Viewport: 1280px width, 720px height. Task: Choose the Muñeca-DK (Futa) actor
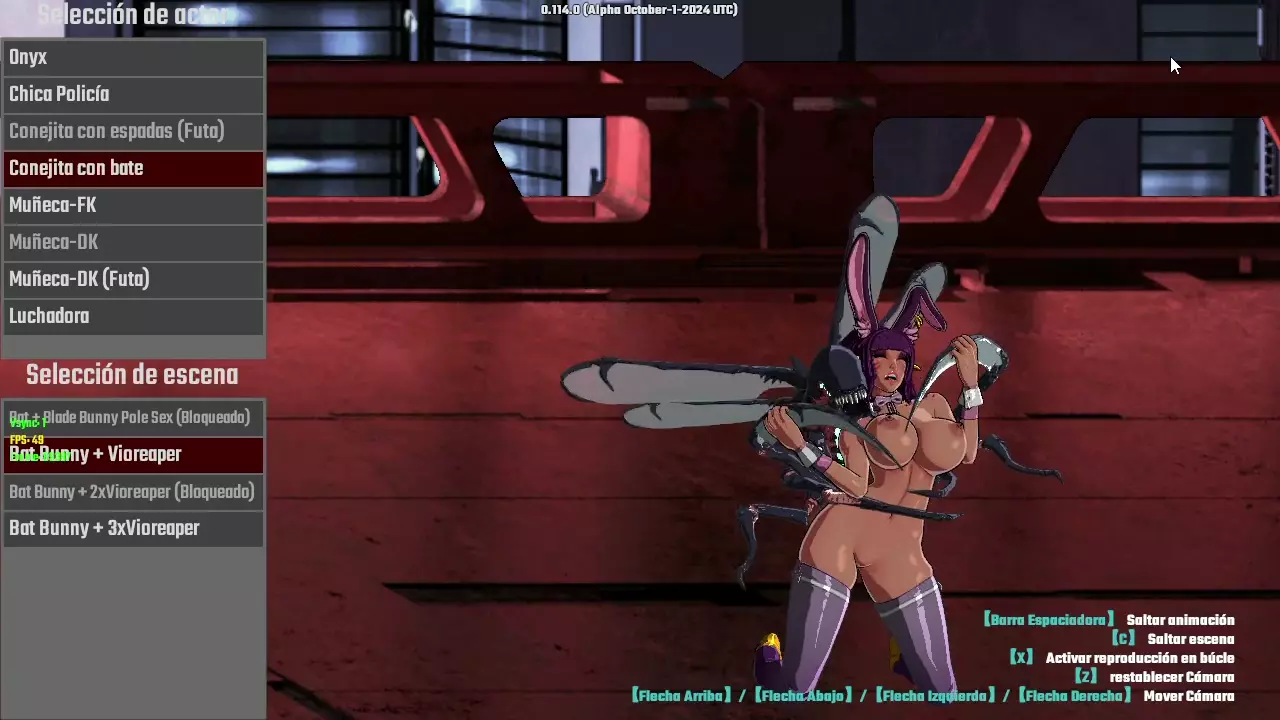point(132,280)
